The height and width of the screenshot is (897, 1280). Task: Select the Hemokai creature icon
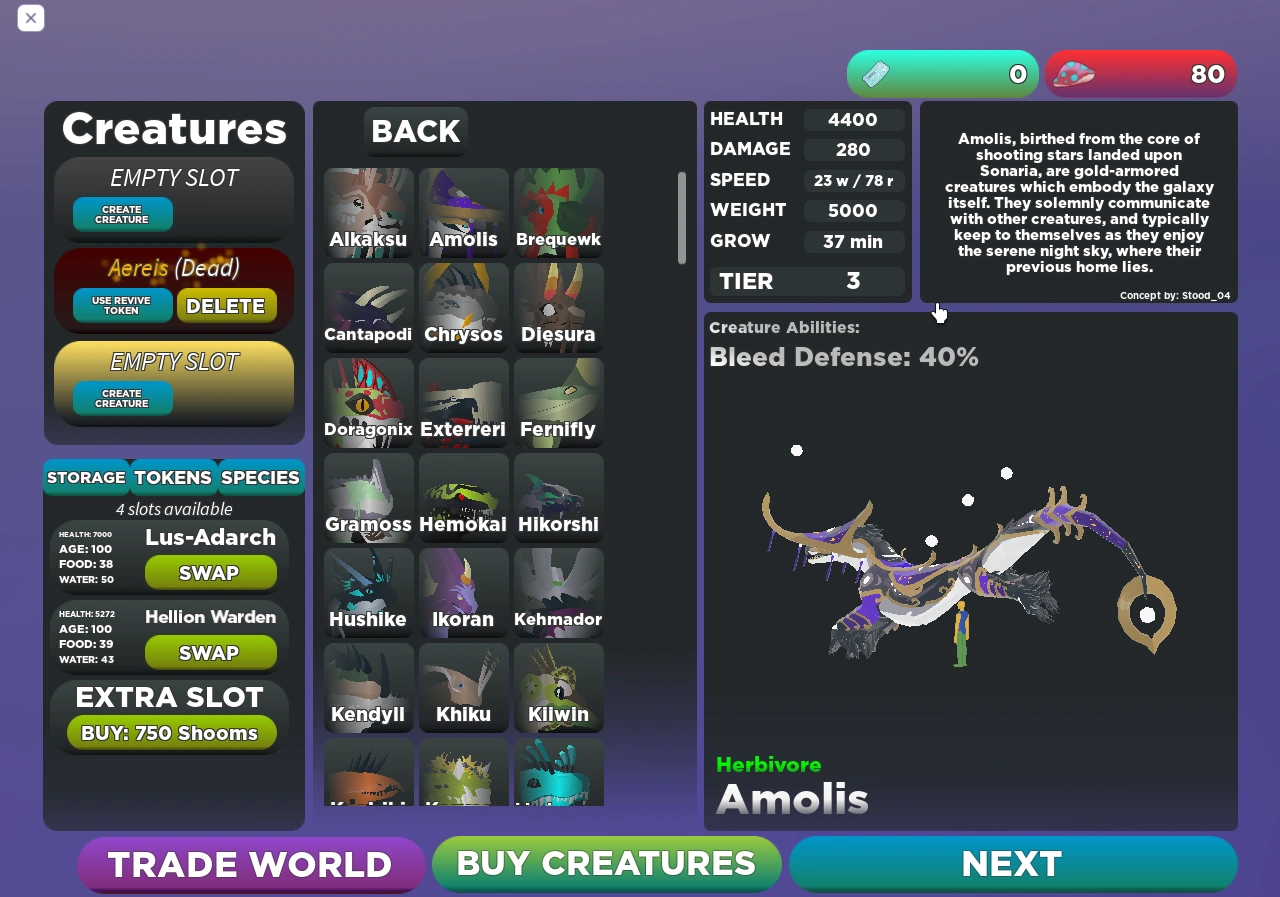click(463, 497)
